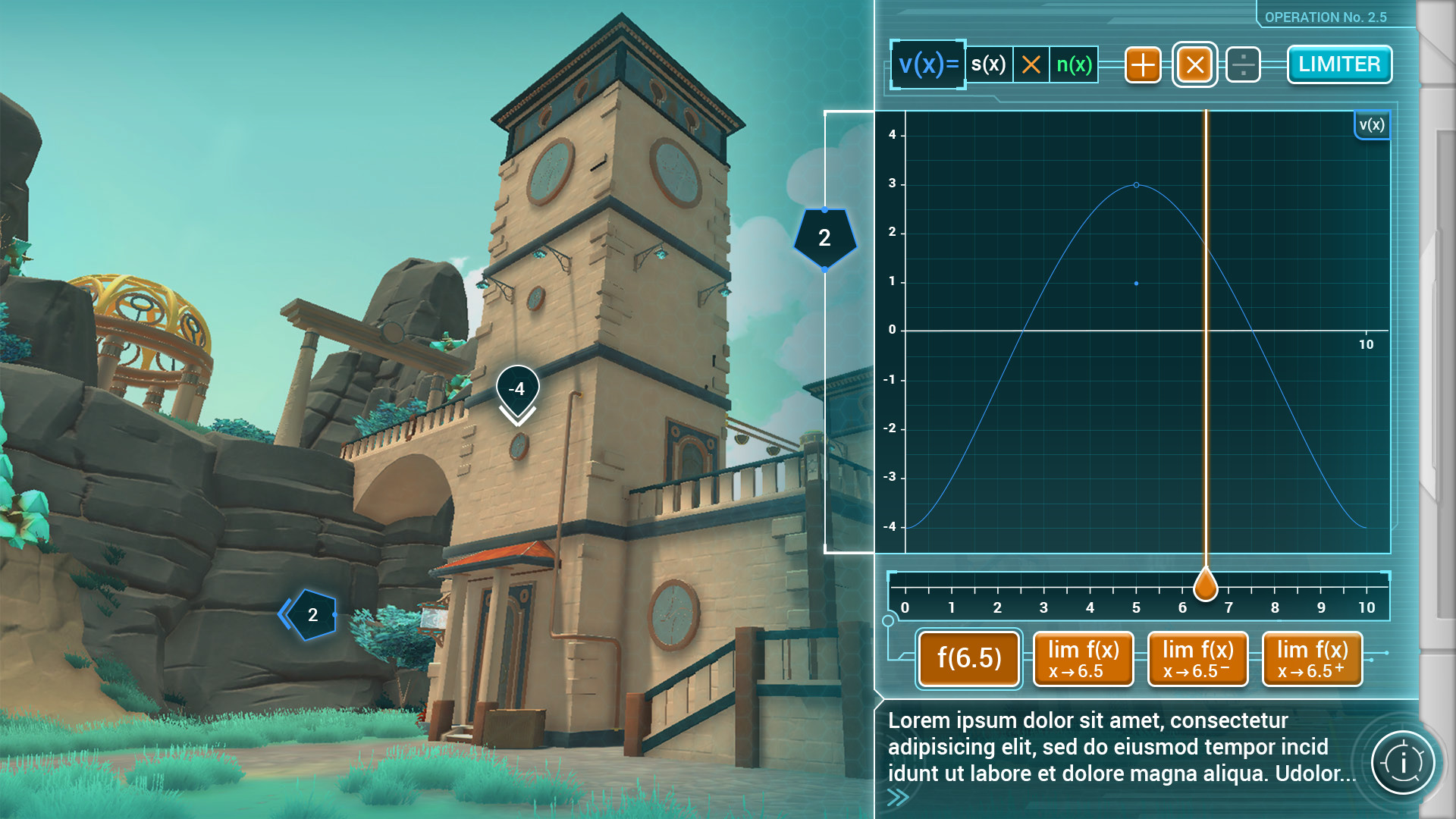
Task: Select the plus operation button
Action: (x=1143, y=65)
